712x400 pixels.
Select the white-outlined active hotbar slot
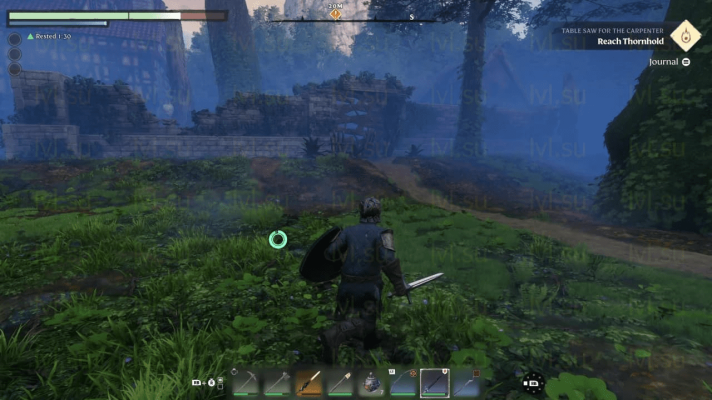[434, 382]
